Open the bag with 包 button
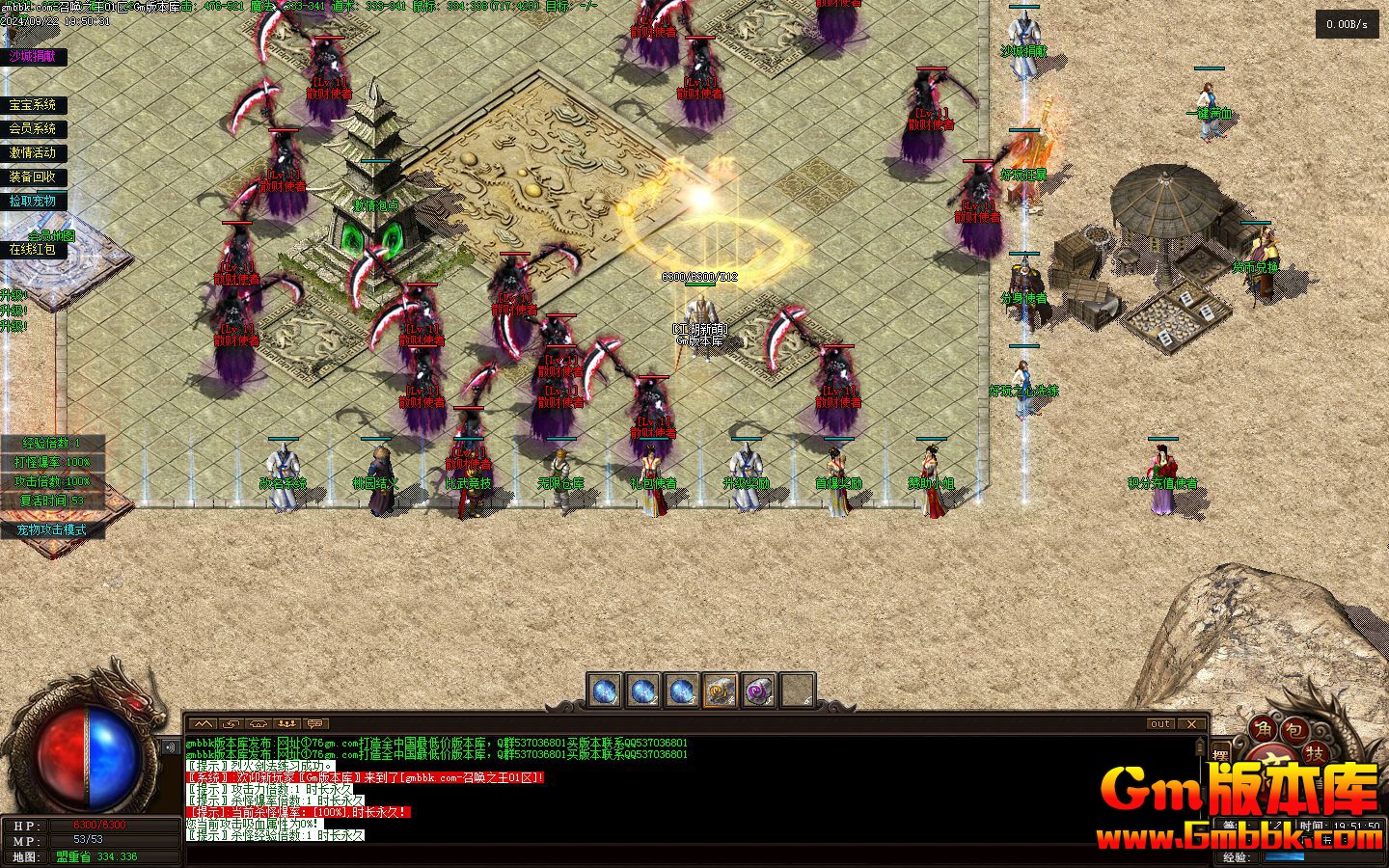This screenshot has height=868, width=1389. point(1296,730)
